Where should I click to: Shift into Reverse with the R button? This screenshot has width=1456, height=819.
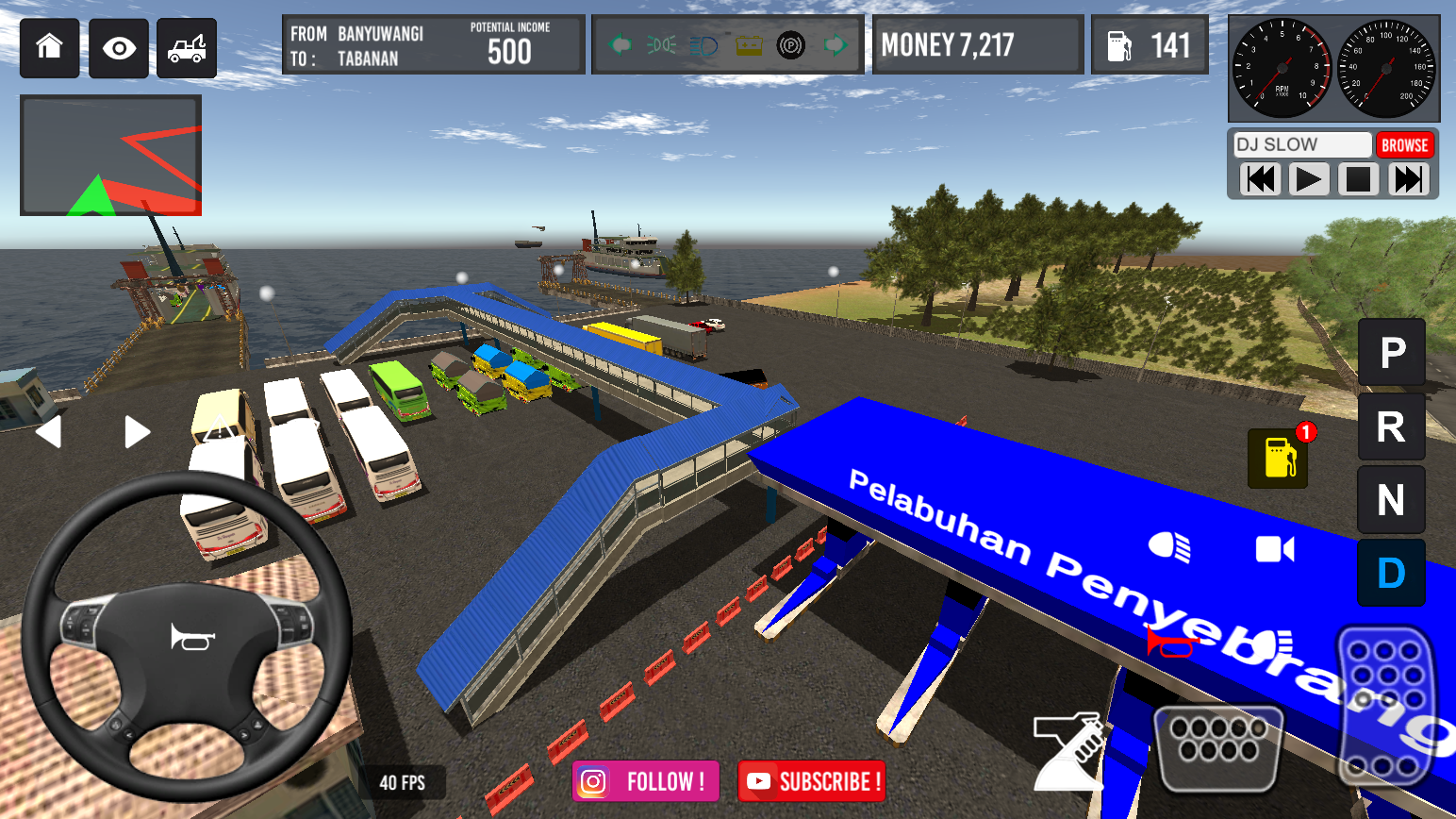coord(1391,426)
